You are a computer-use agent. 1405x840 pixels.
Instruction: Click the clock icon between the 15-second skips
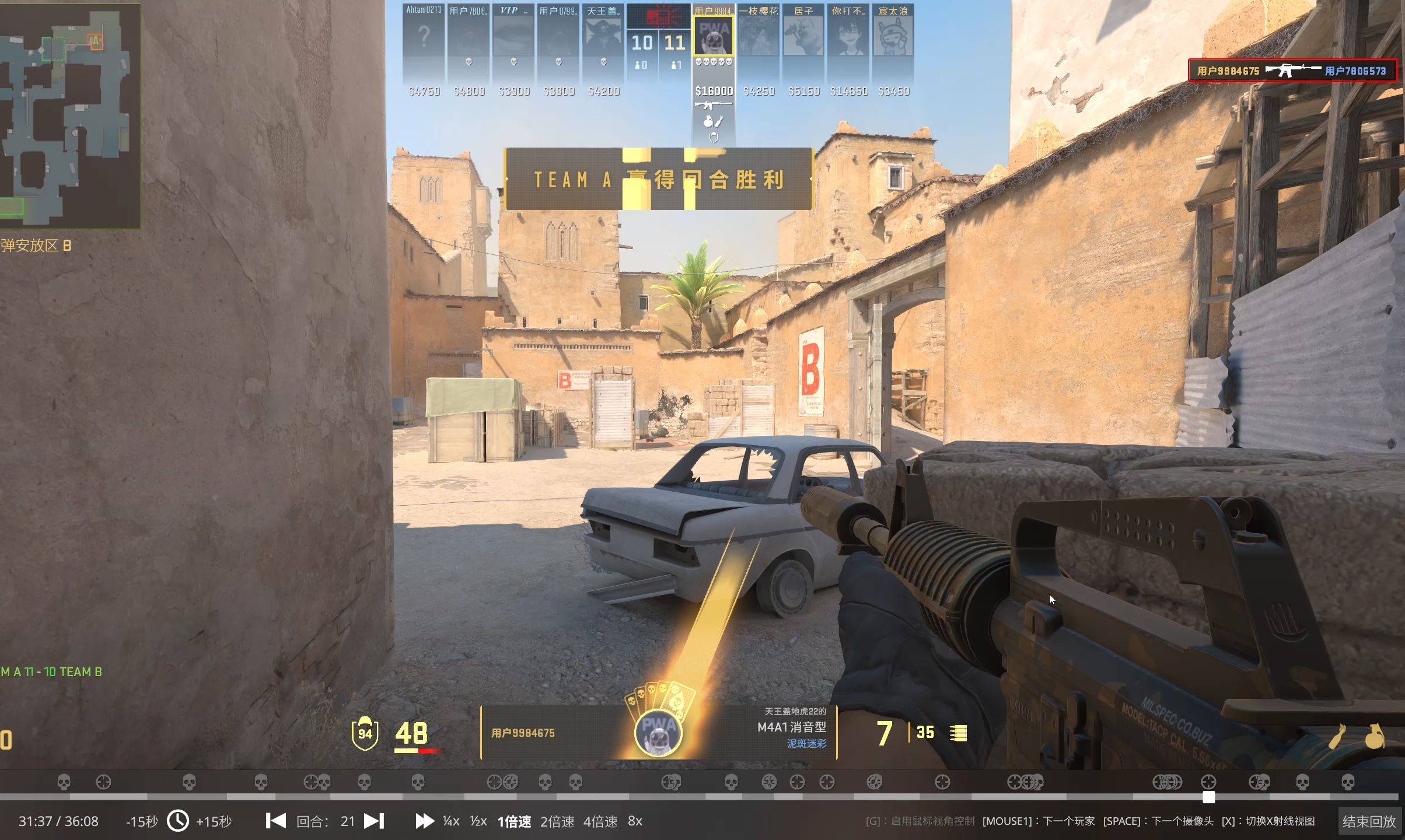(x=178, y=821)
